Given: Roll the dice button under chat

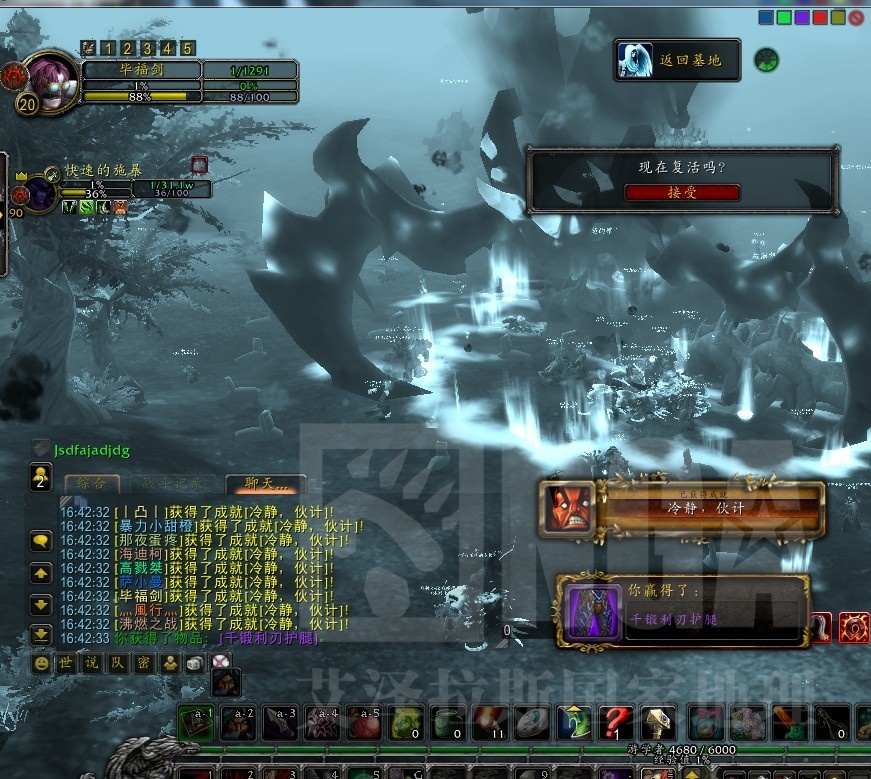Looking at the screenshot, I should coord(196,663).
